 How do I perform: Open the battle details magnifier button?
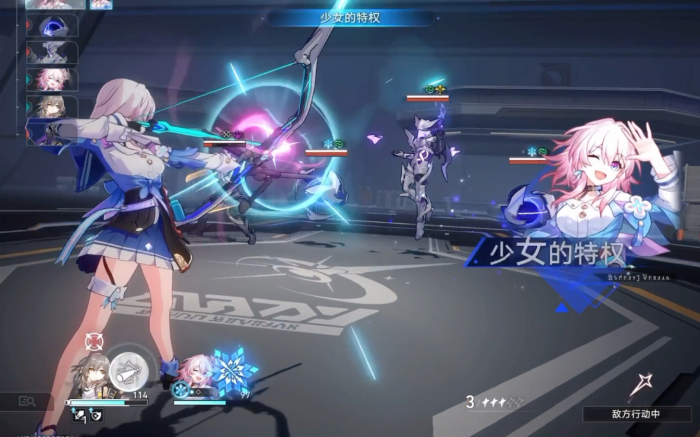pos(27,401)
